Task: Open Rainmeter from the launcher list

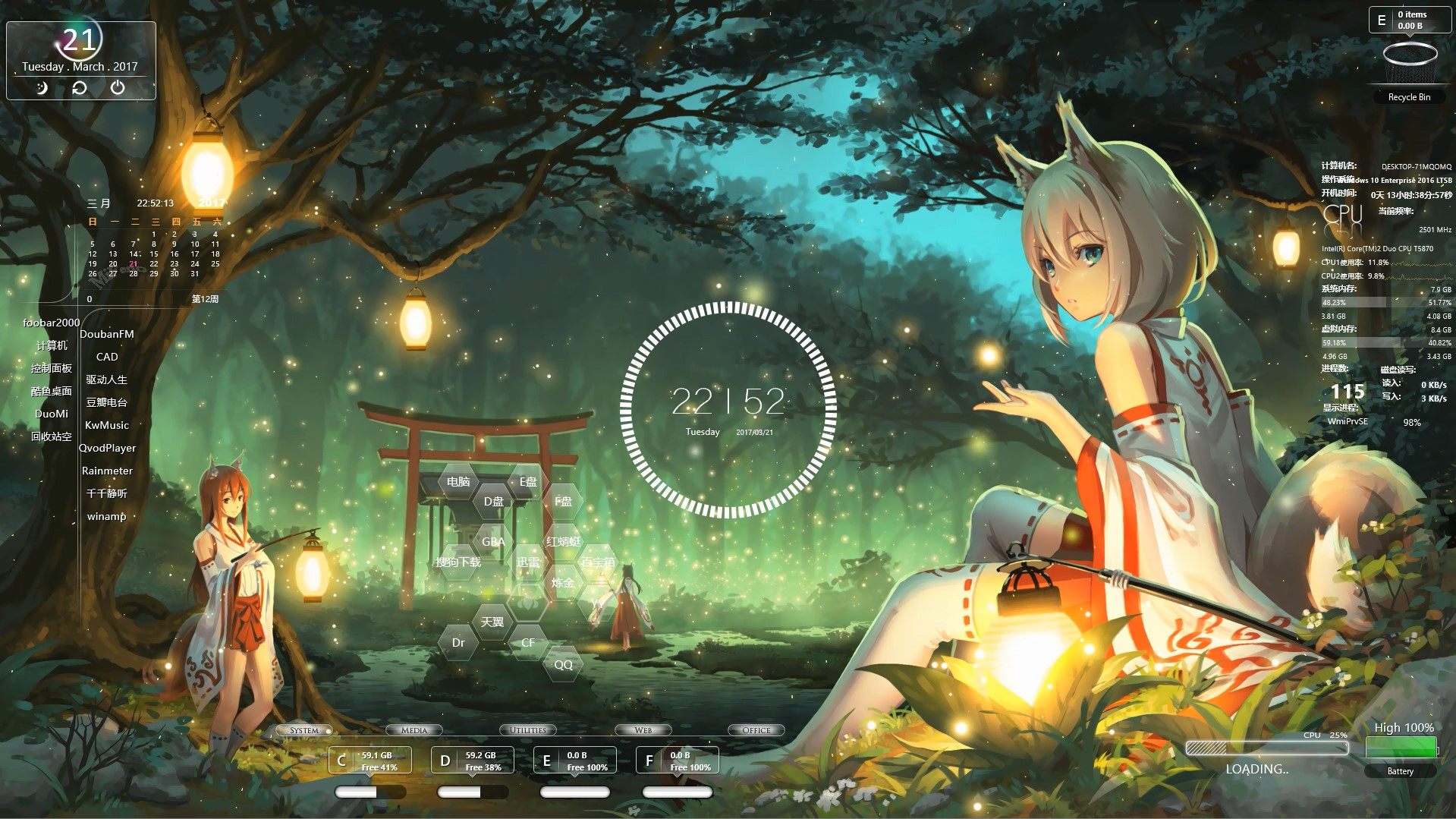Action: click(x=107, y=471)
